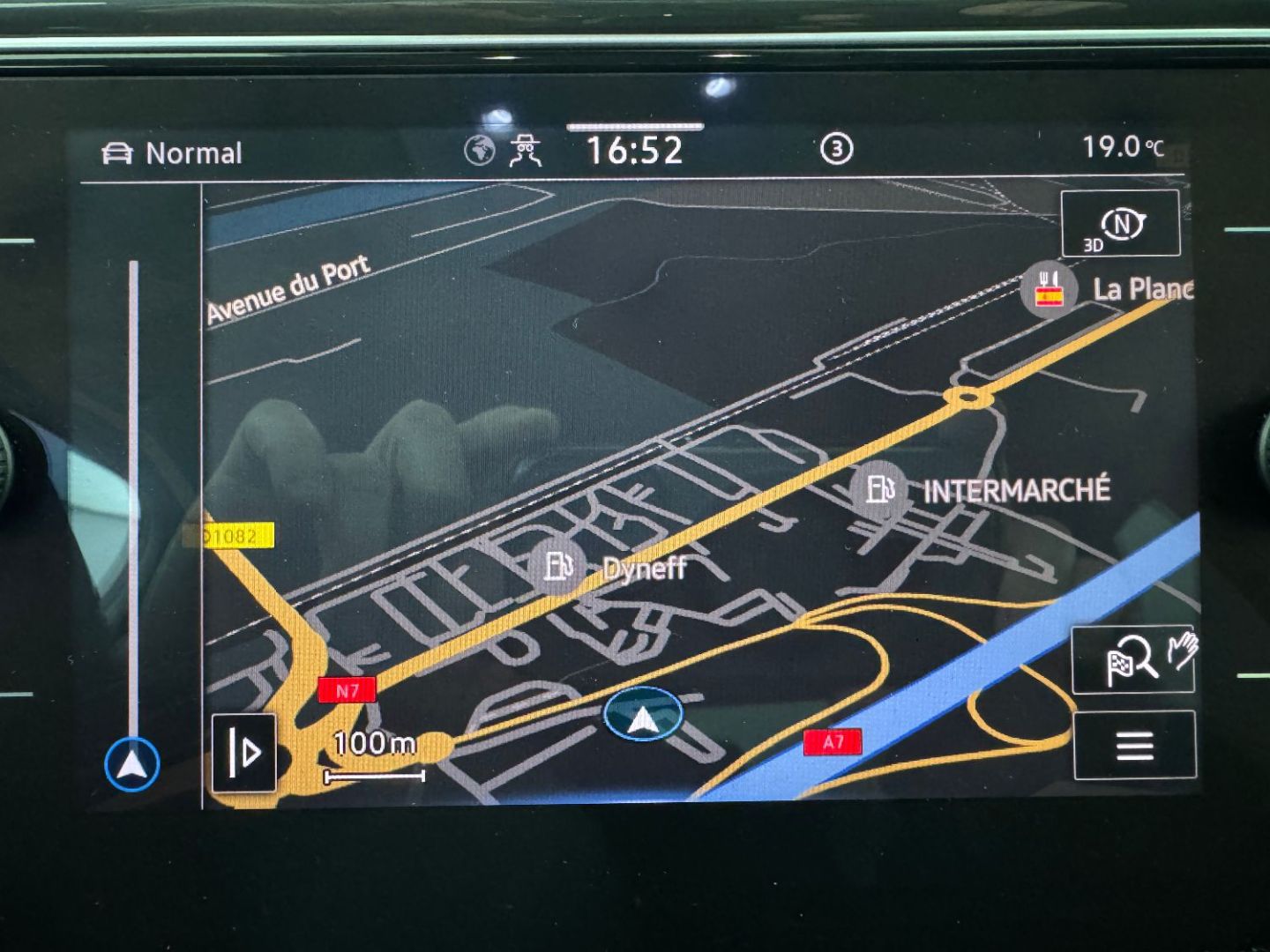1270x952 pixels.
Task: Expand the side panel arrow button
Action: coord(244,752)
